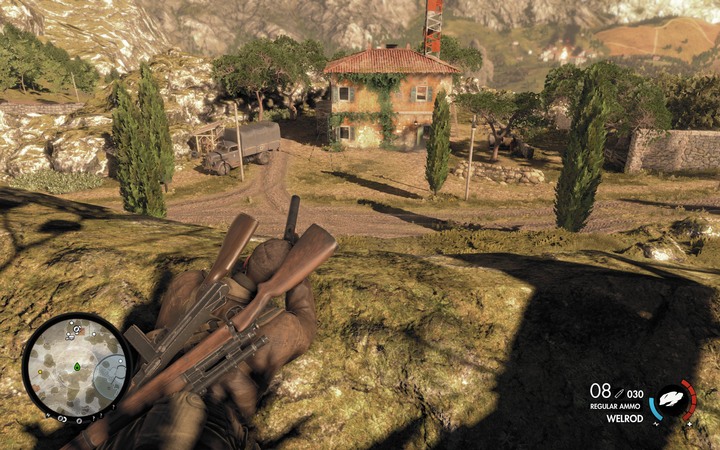Choose the Welrod weapon label
This screenshot has width=720, height=450.
[x=623, y=419]
